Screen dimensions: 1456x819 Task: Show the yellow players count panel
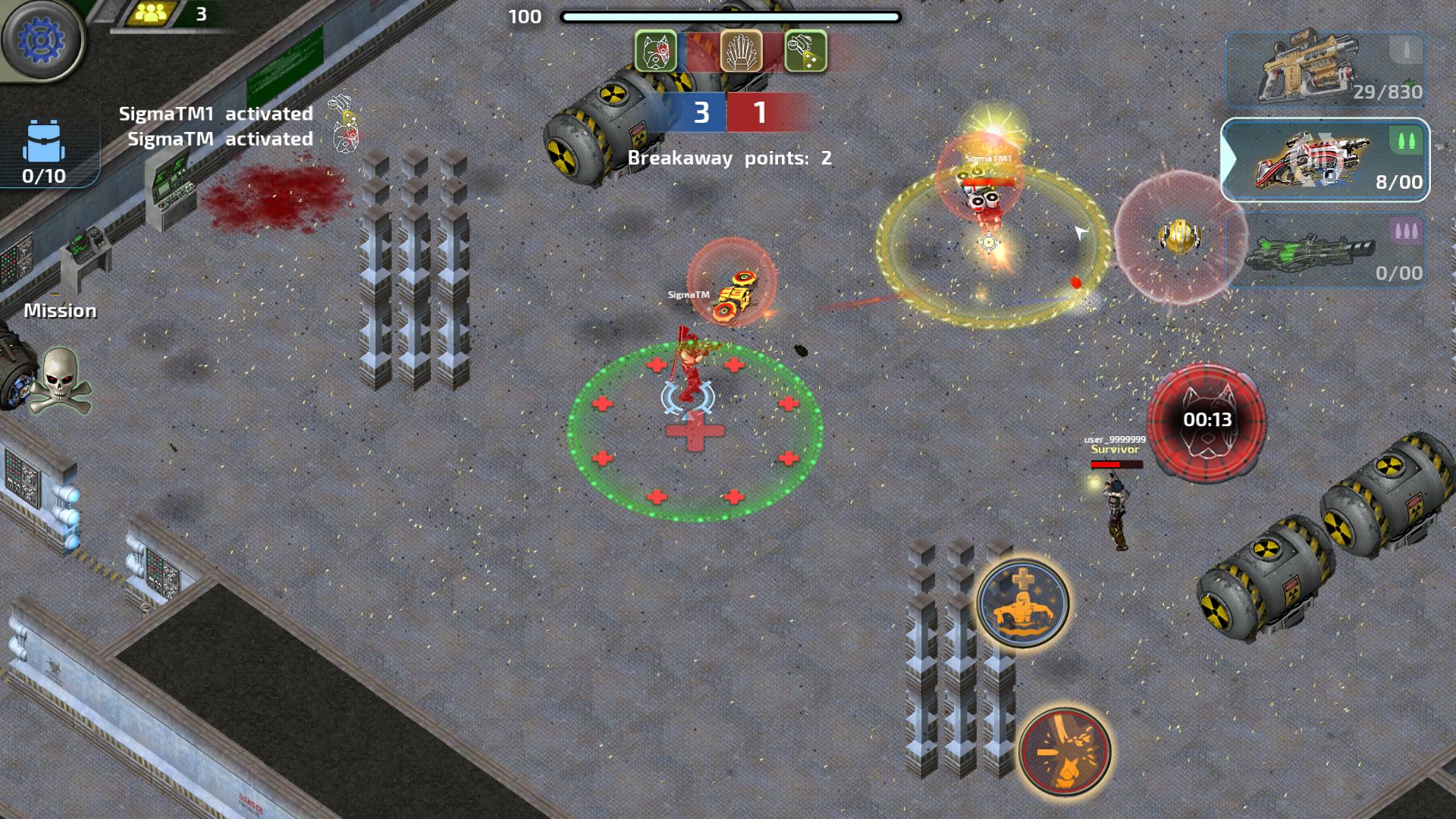pos(168,14)
